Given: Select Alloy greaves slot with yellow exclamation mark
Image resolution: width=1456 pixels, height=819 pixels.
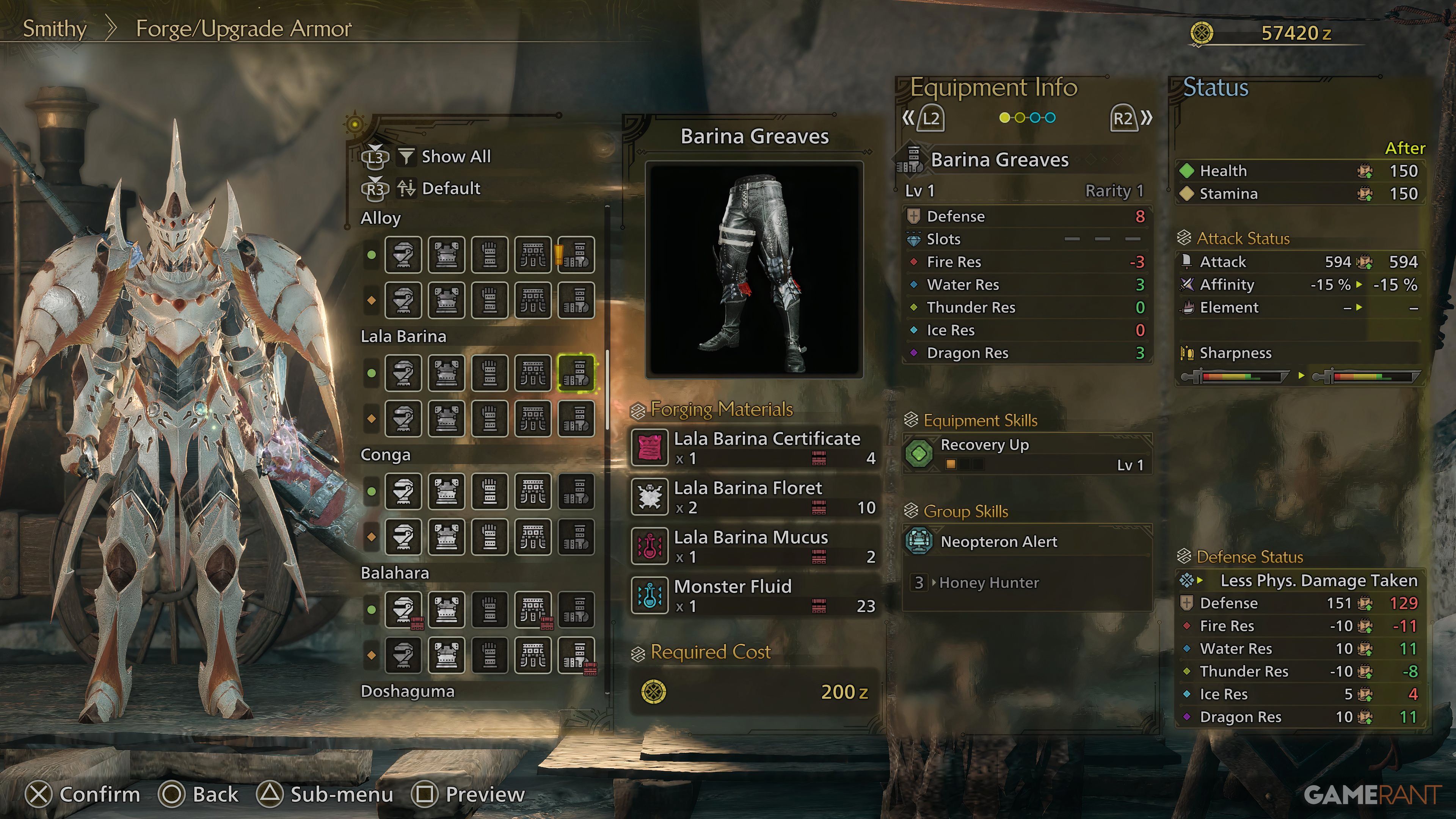Looking at the screenshot, I should [576, 255].
